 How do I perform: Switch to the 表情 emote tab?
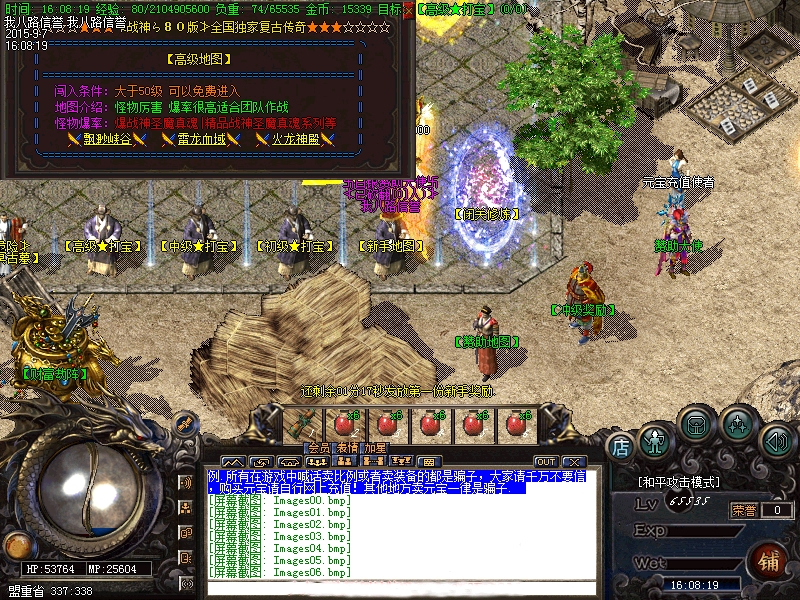(x=346, y=448)
